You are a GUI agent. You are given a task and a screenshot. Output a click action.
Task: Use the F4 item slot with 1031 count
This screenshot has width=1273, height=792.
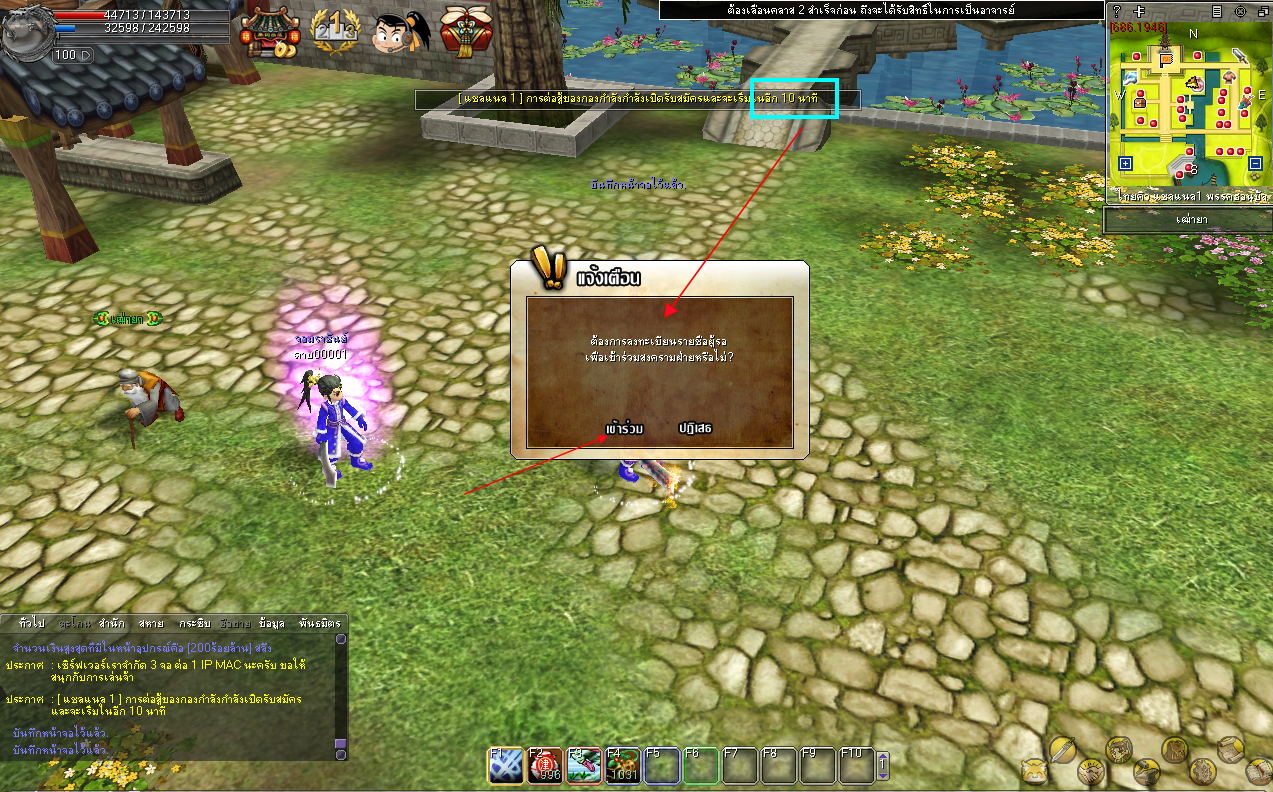click(623, 765)
